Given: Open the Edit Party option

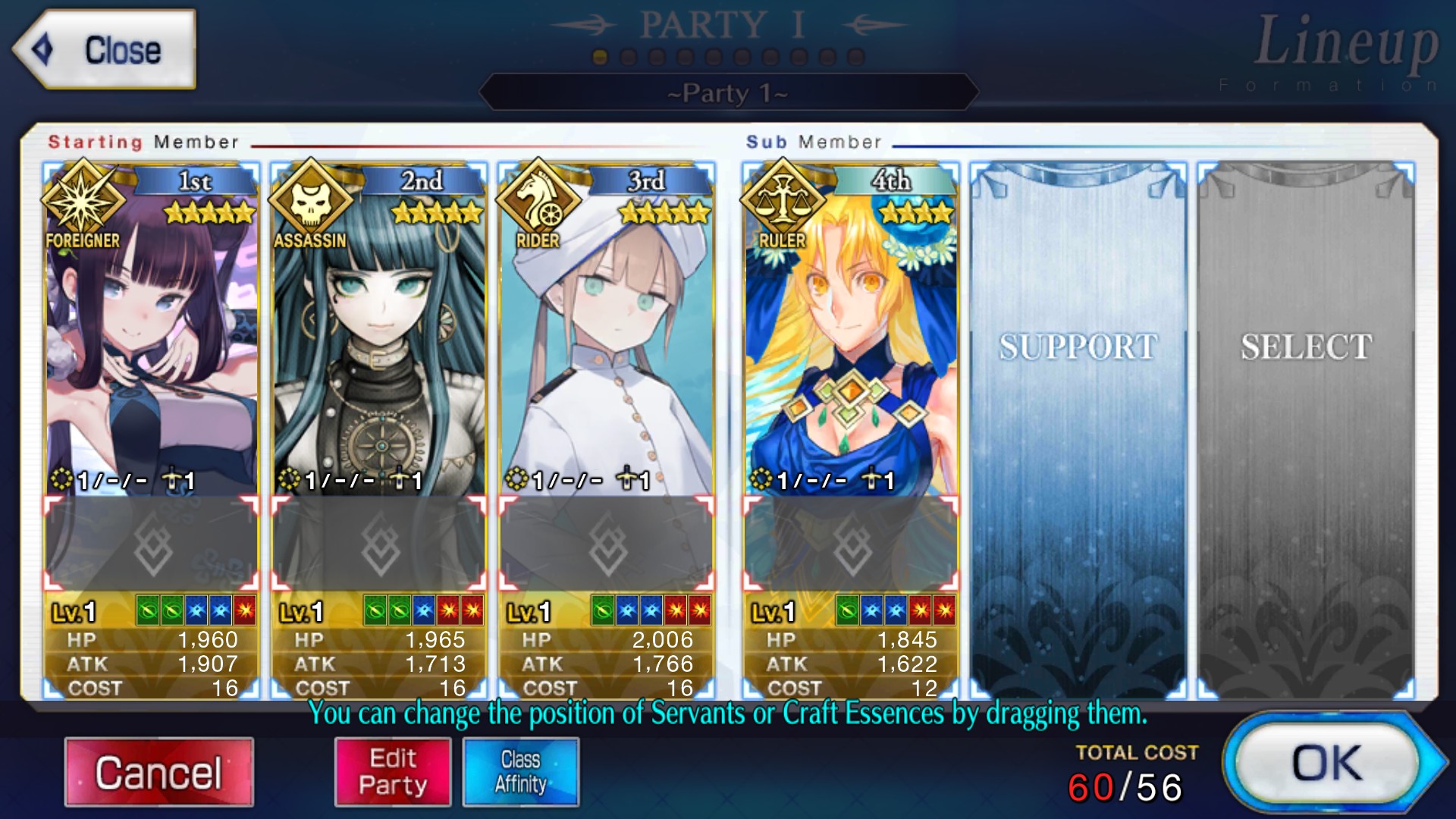Looking at the screenshot, I should pos(393,772).
